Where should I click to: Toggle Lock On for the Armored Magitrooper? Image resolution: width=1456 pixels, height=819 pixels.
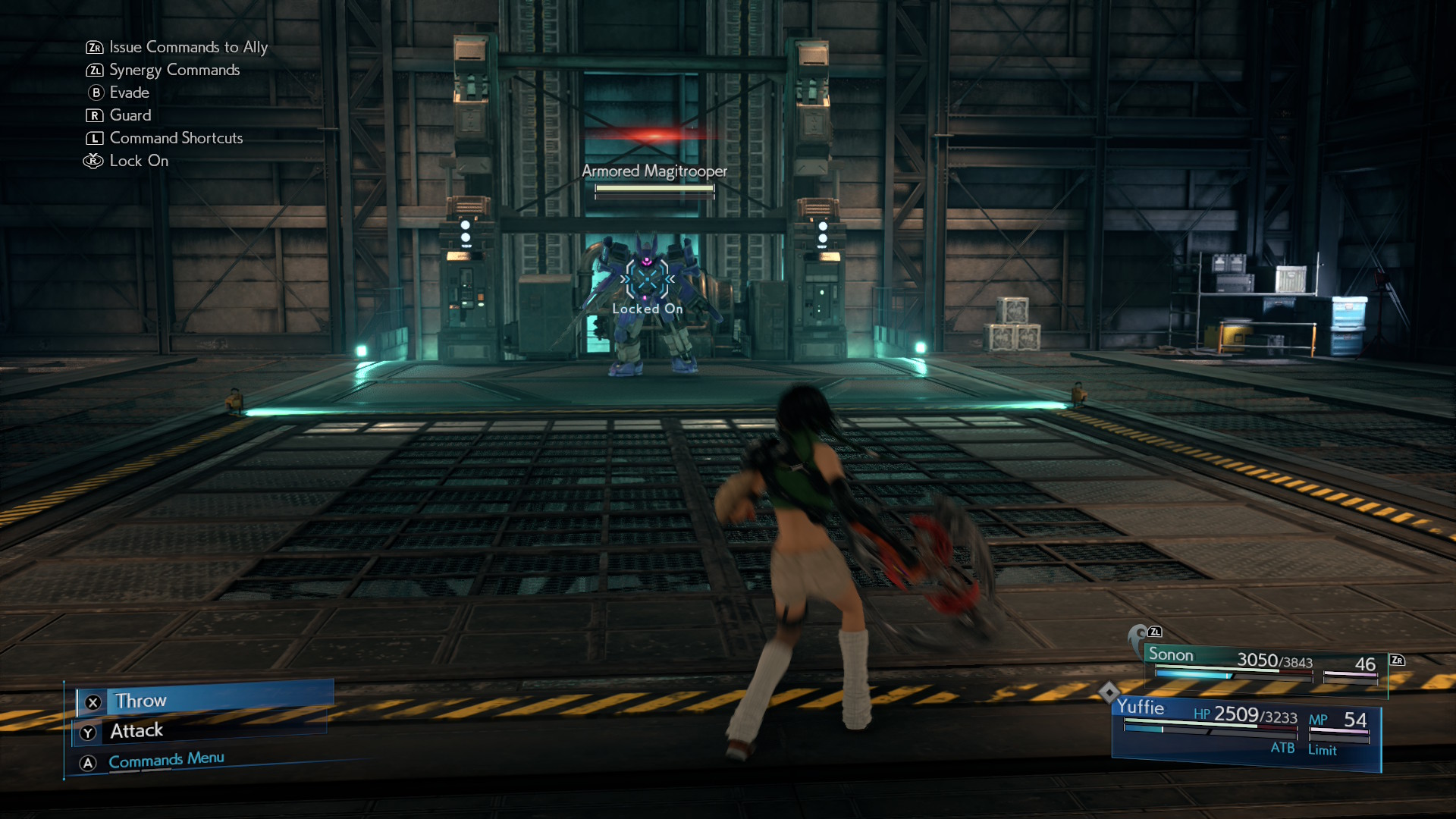click(x=647, y=281)
